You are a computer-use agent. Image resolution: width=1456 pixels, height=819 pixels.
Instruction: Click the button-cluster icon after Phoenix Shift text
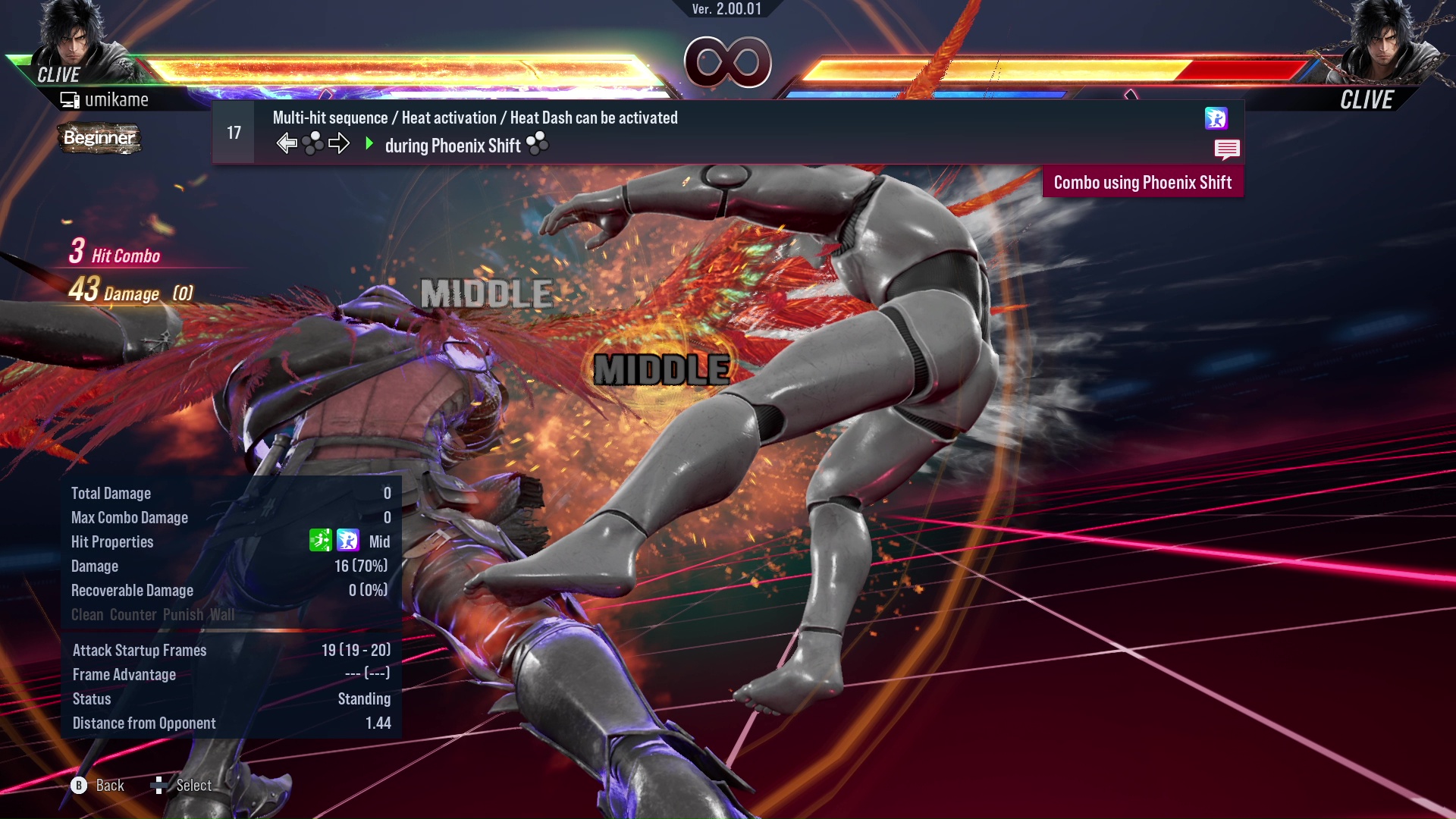(538, 143)
